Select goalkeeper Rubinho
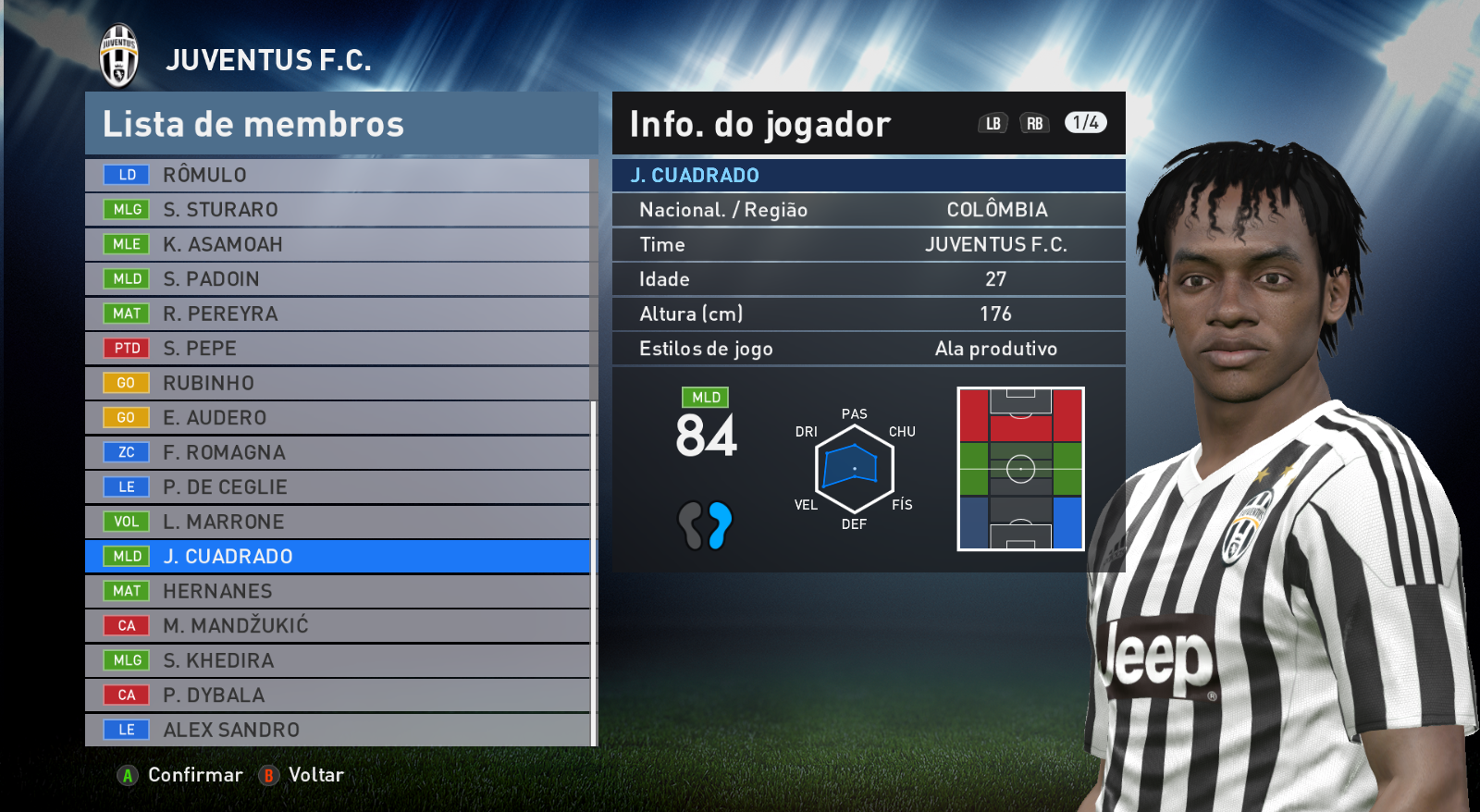Viewport: 1480px width, 812px height. [338, 383]
